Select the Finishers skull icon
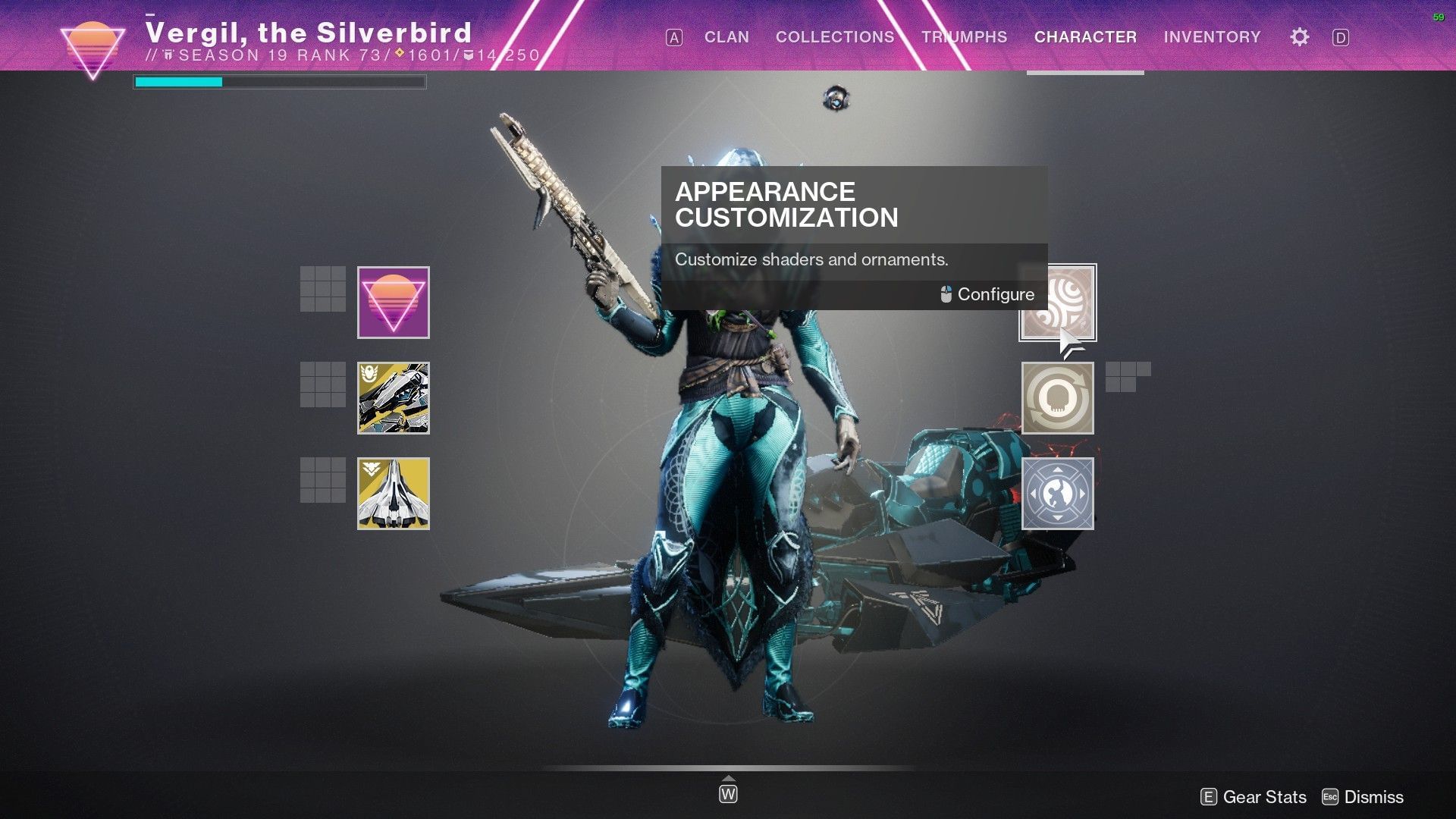1456x819 pixels. [1058, 398]
